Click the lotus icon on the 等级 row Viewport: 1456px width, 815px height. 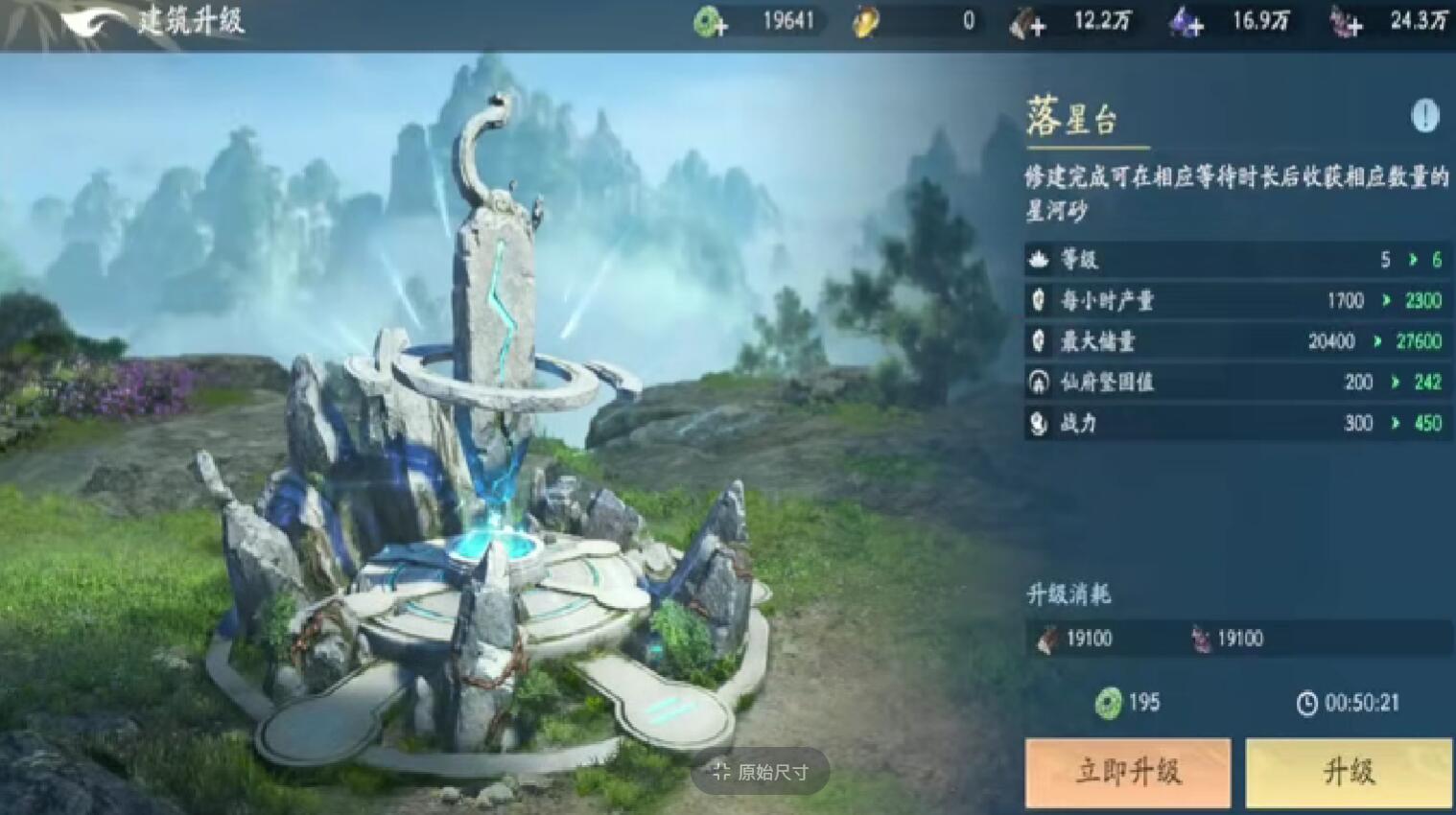(x=1039, y=259)
